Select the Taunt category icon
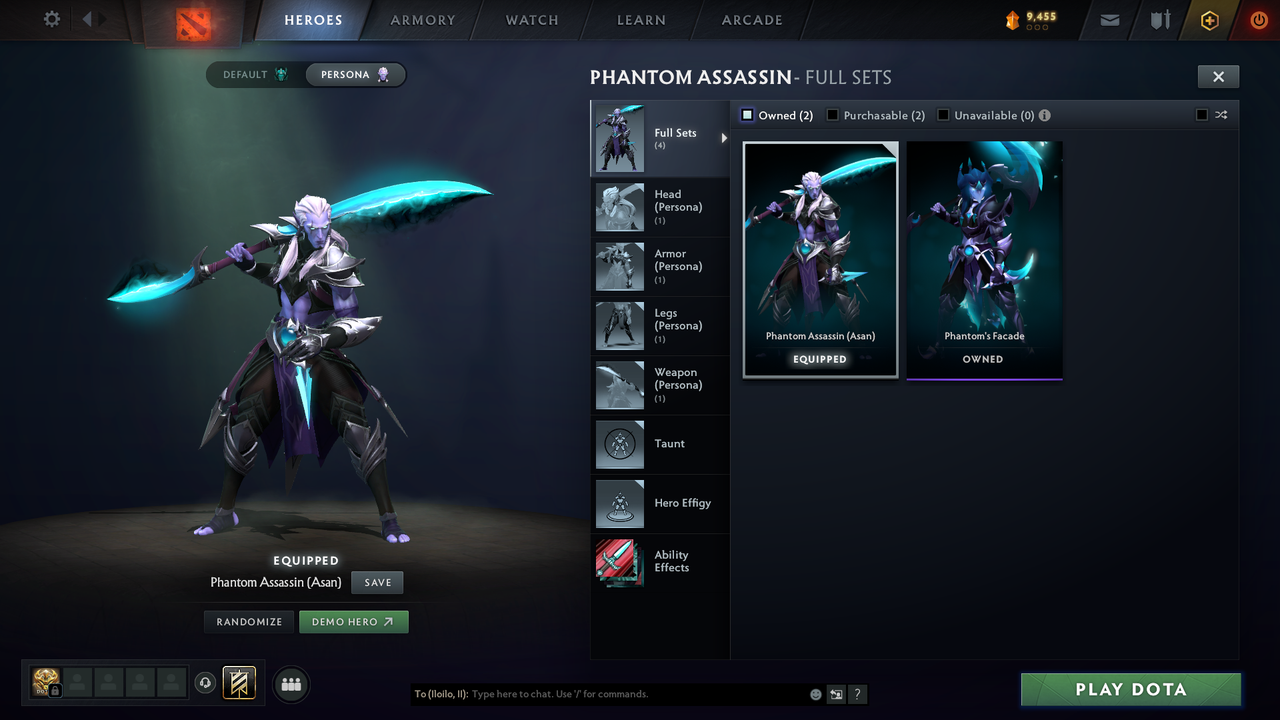 coord(619,444)
